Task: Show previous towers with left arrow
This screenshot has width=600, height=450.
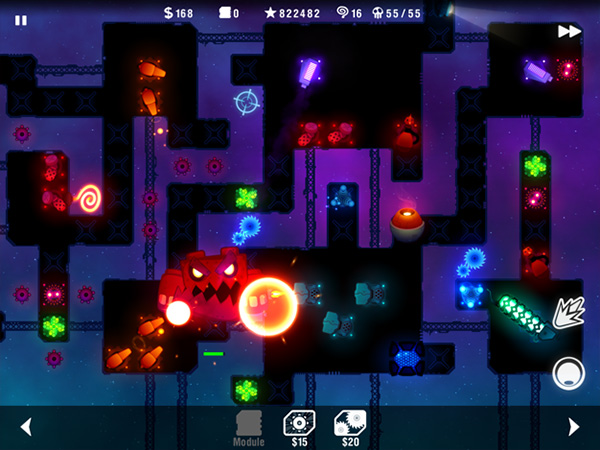Action: (x=26, y=427)
